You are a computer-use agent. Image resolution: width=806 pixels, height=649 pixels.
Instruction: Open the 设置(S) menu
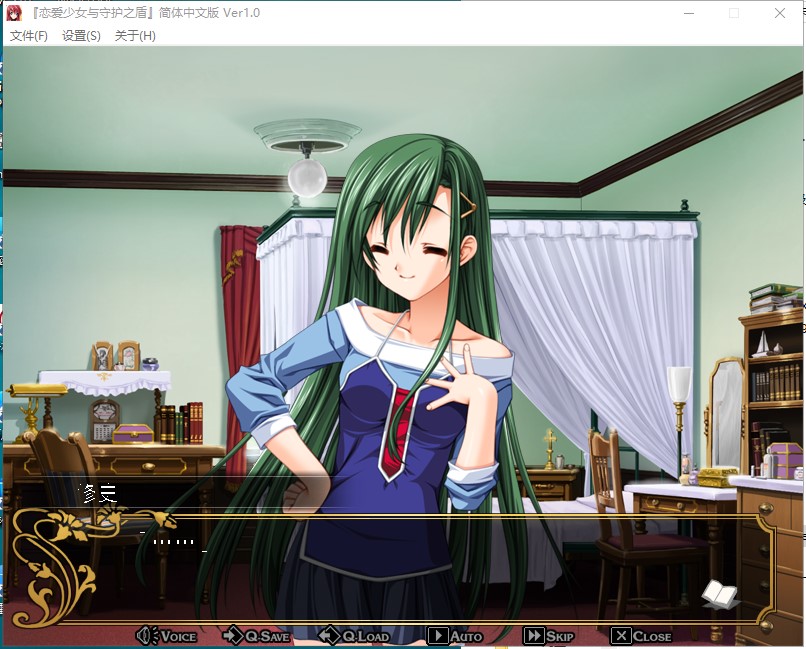pos(81,36)
